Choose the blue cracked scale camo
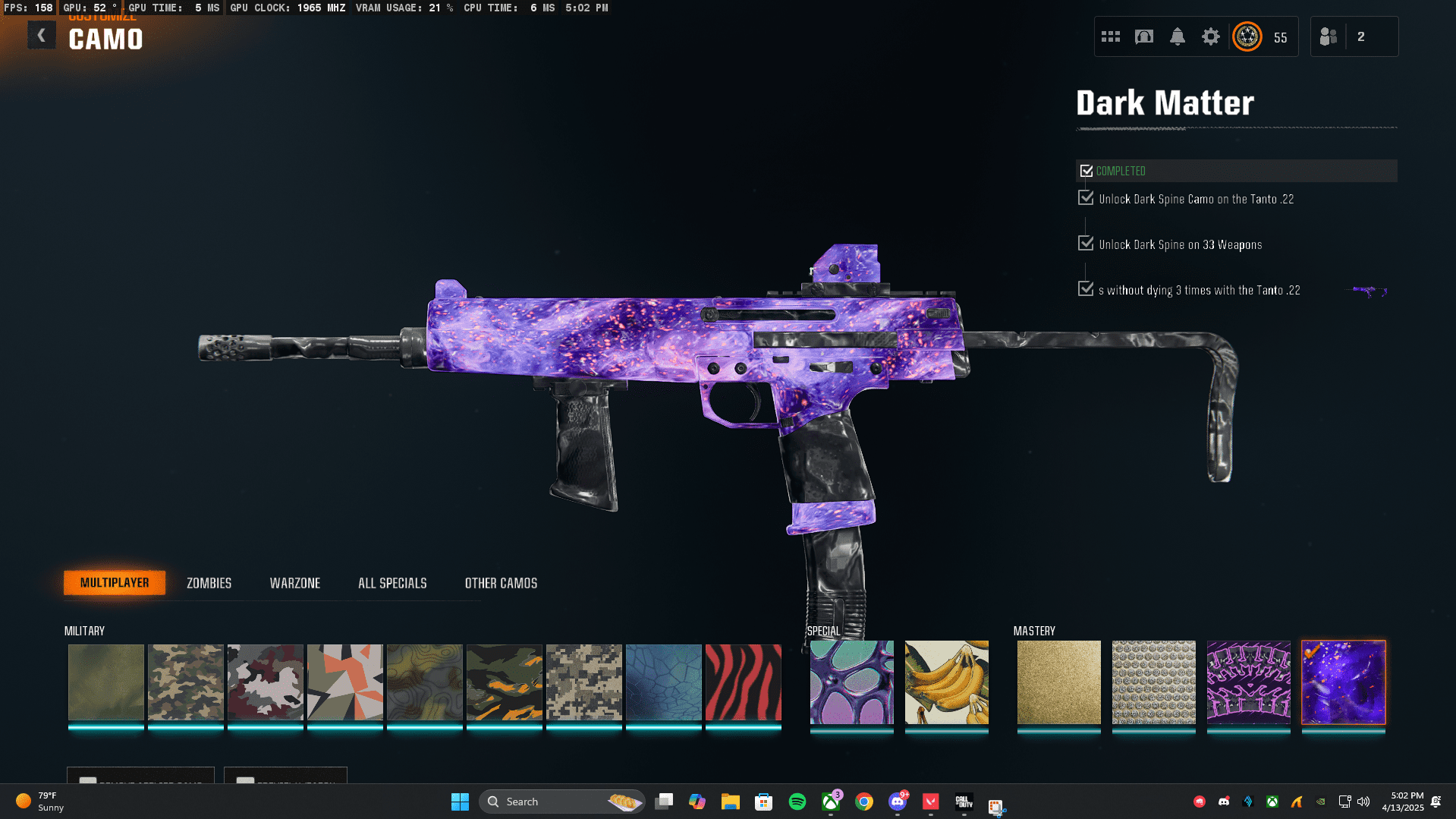The height and width of the screenshot is (819, 1456). point(663,682)
